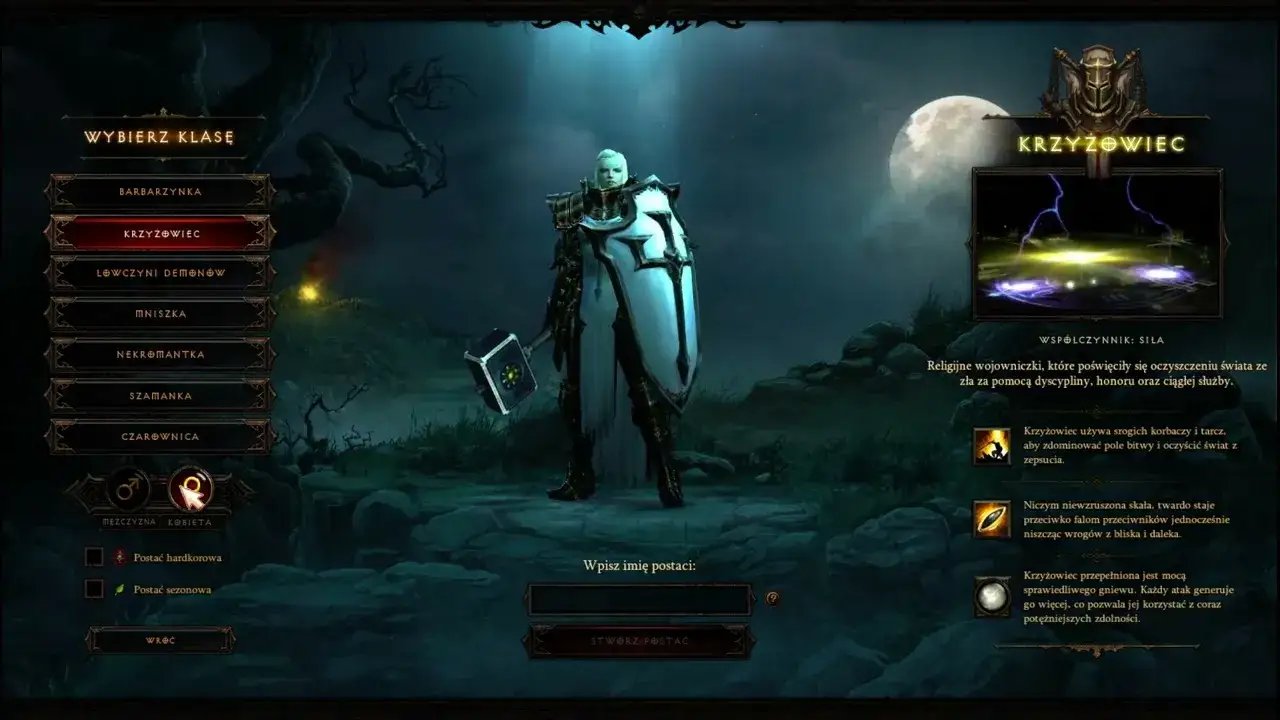Click the character name input field
Image resolution: width=1280 pixels, height=720 pixels.
pos(640,597)
